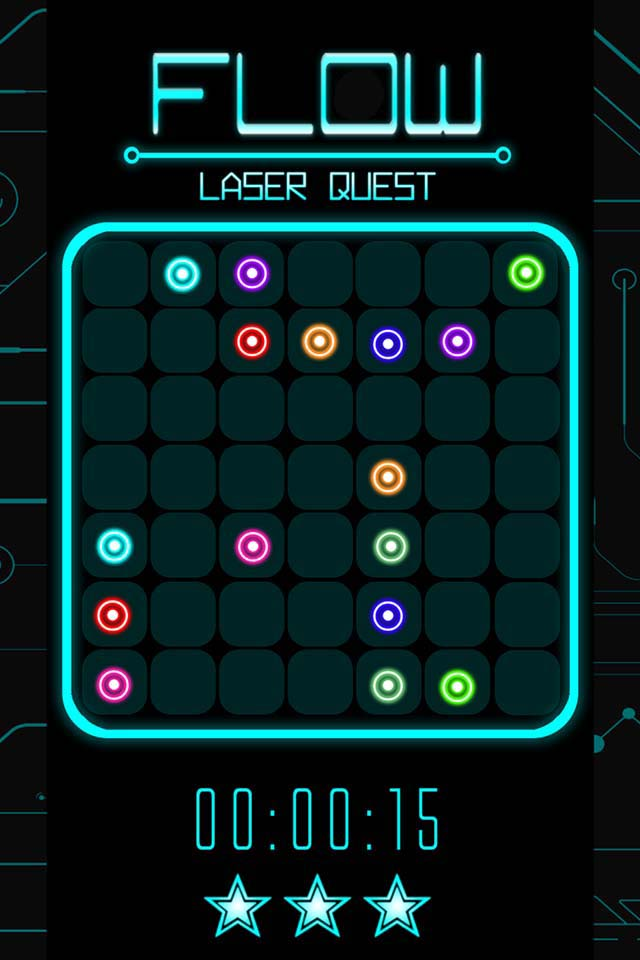640x960 pixels.
Task: Select the pale green dot beside the bright green dot
Action: (388, 685)
